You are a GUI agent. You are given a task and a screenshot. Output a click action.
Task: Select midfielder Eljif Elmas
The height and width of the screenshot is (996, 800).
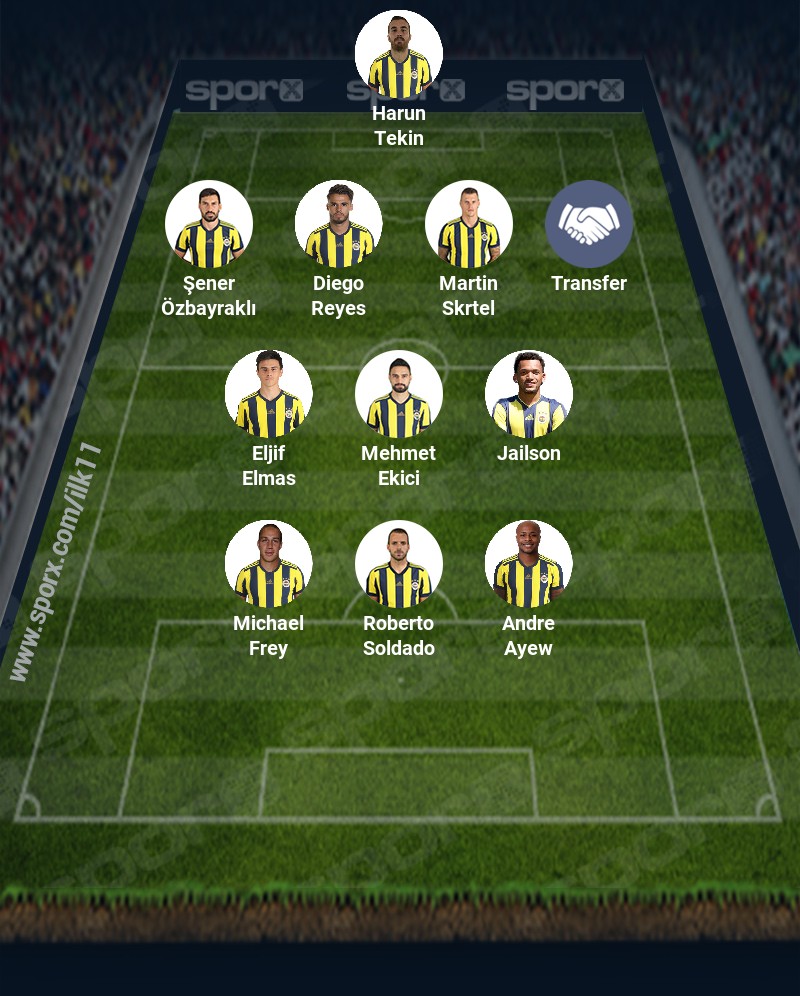[269, 394]
